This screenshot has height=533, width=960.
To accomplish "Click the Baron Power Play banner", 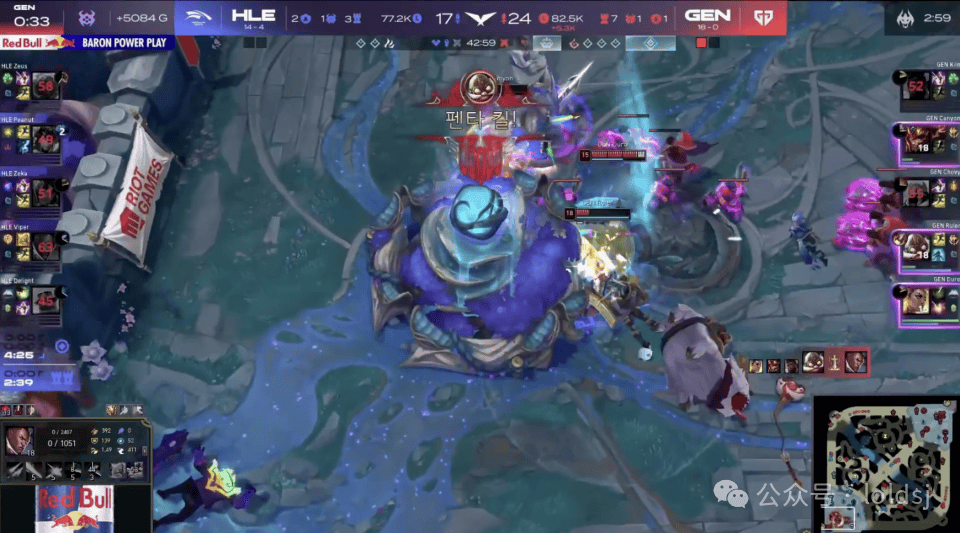I will click(88, 43).
